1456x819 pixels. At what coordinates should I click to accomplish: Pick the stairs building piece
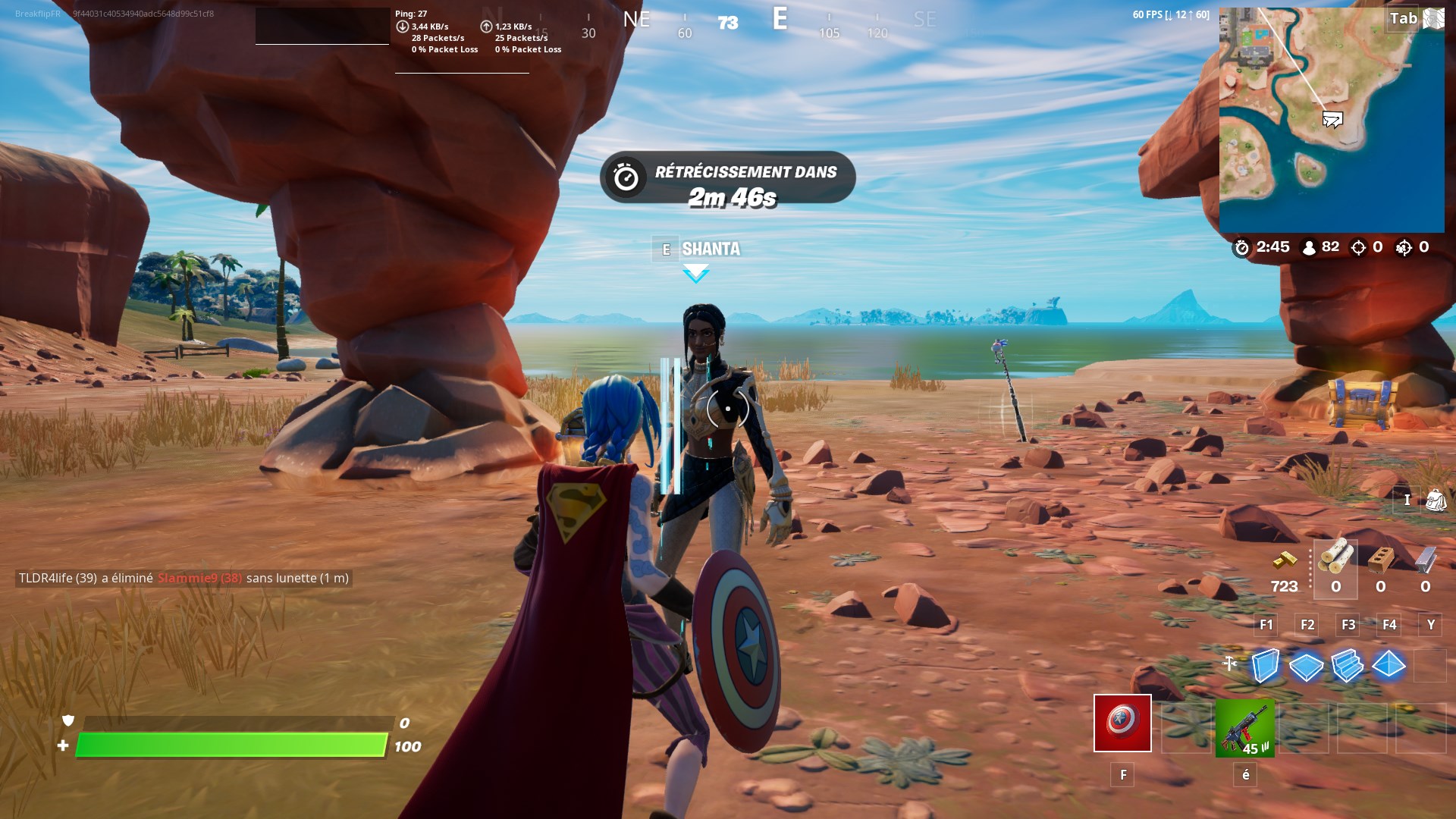[x=1347, y=666]
